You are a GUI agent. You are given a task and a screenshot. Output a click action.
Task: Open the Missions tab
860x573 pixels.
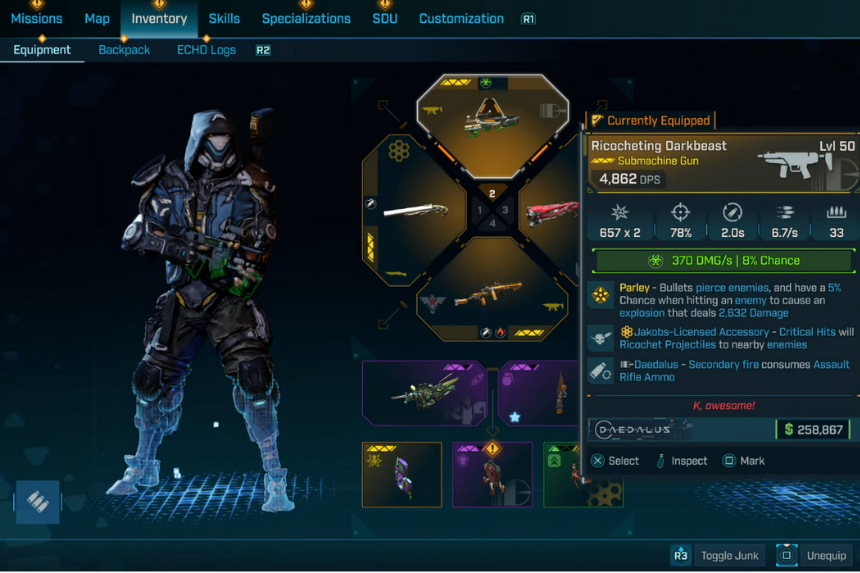pos(37,19)
